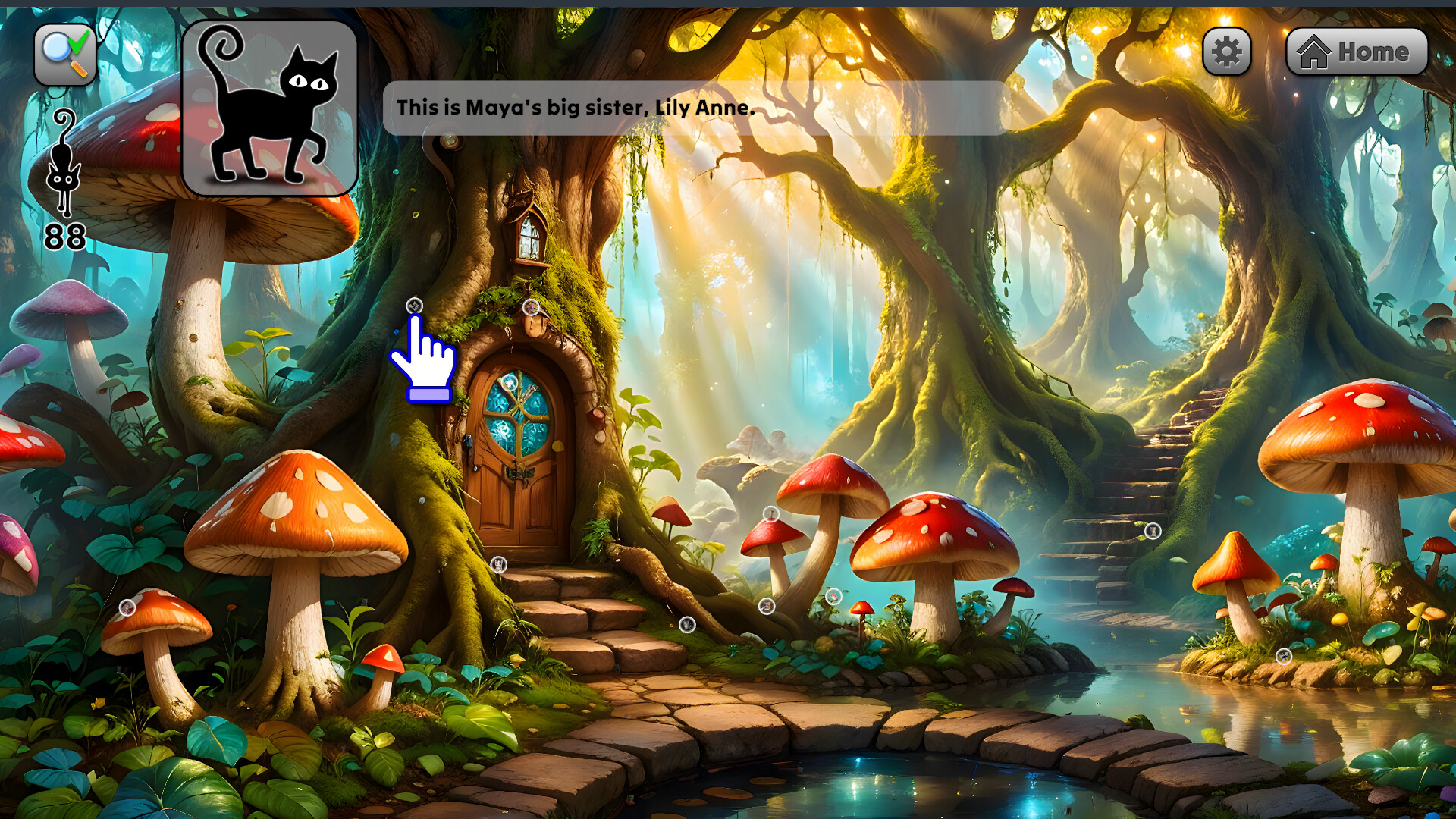
Task: Click the marker on the small right-side mushroom island
Action: [1284, 655]
